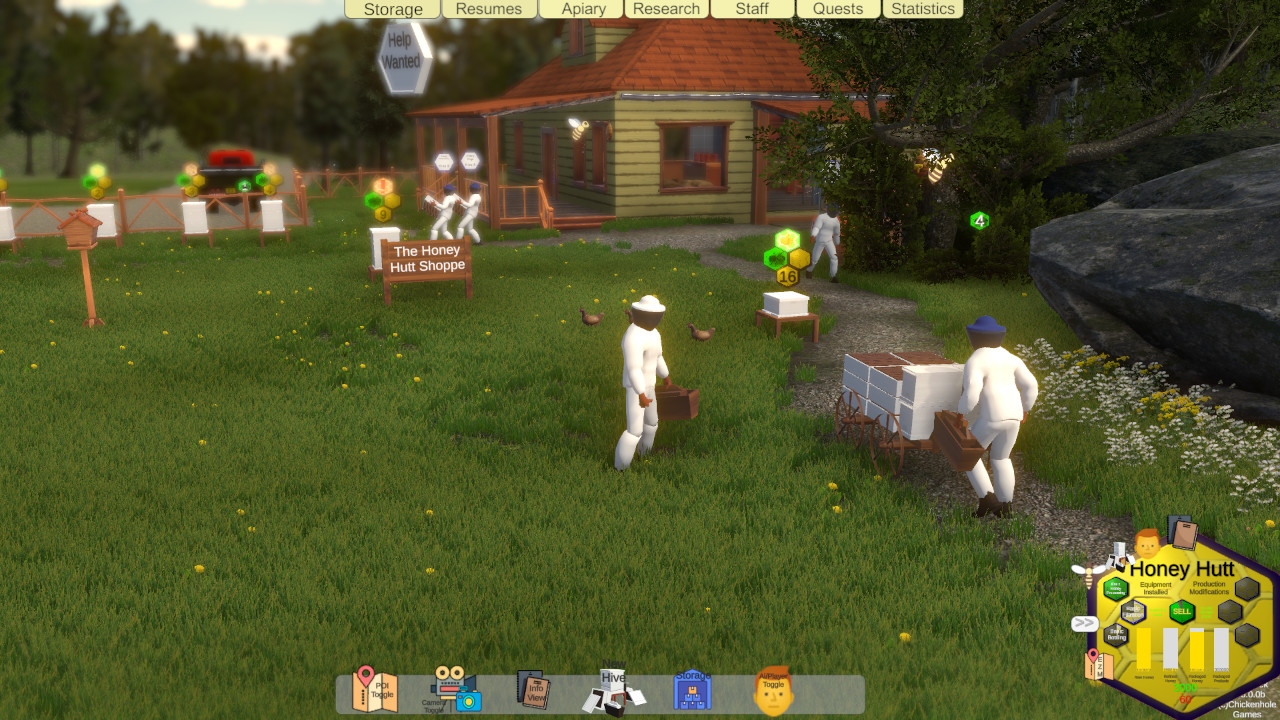Click the EZ Map icon below the Honey Hutt panel

(1097, 664)
